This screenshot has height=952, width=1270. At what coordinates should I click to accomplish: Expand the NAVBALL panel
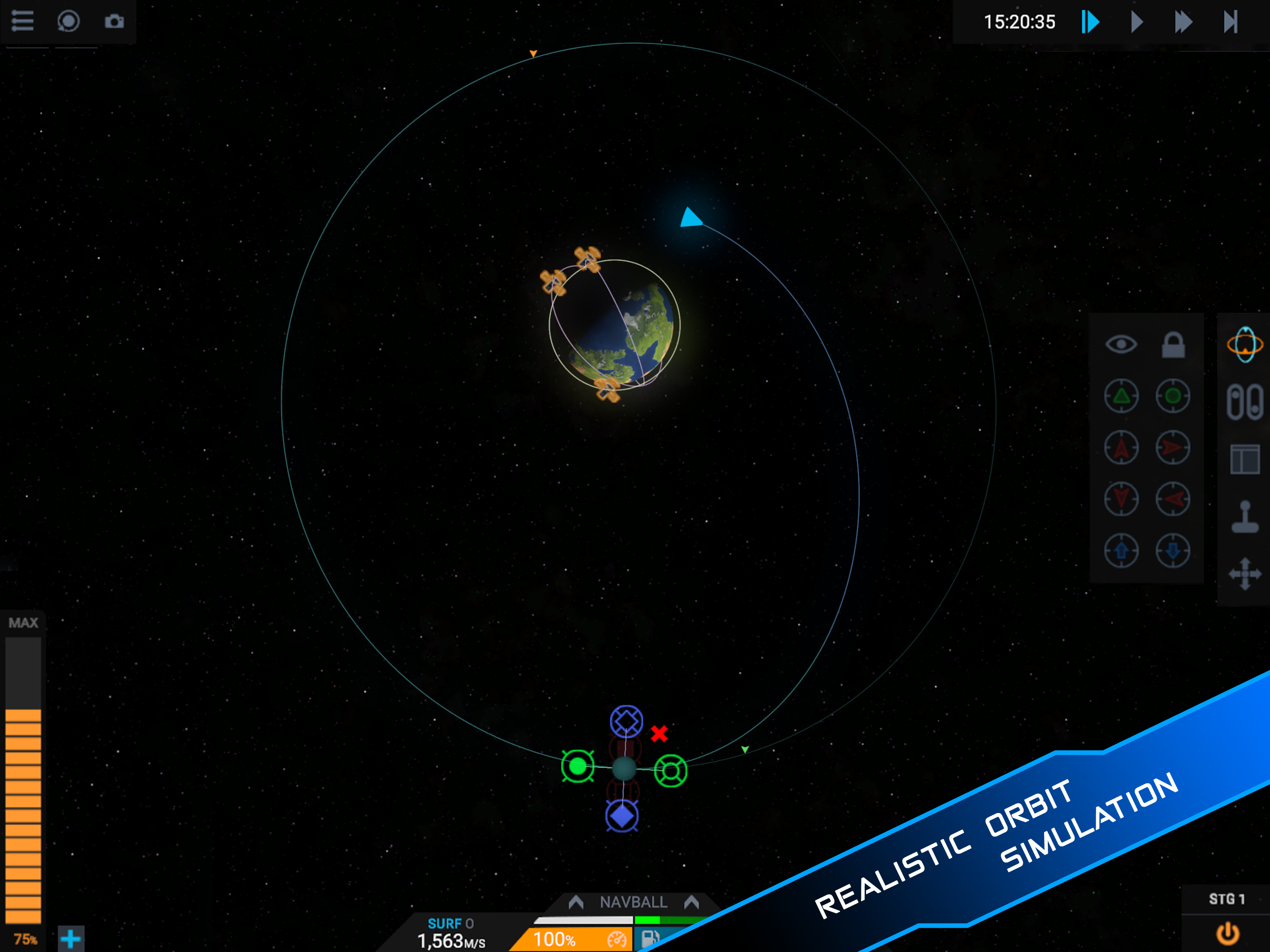click(x=633, y=902)
